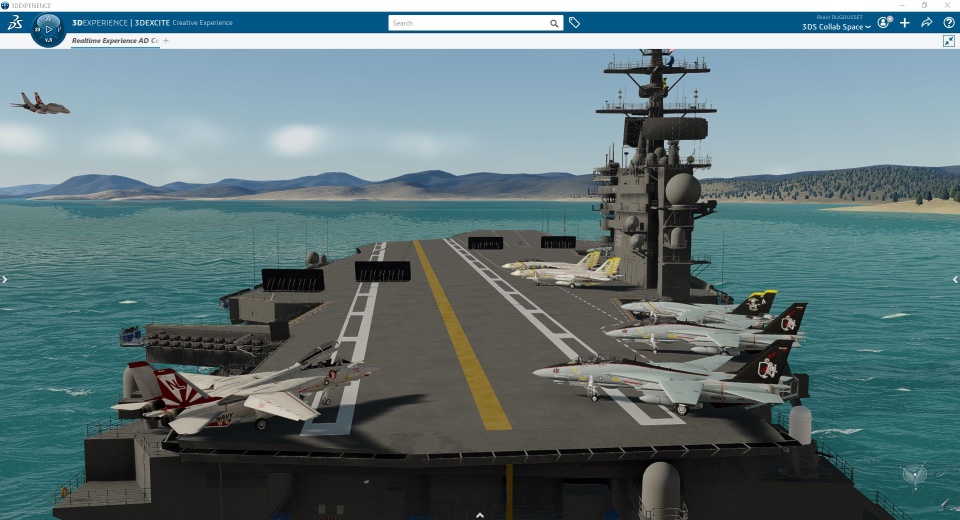
Task: Select the Realtime Experience tab
Action: pos(113,41)
